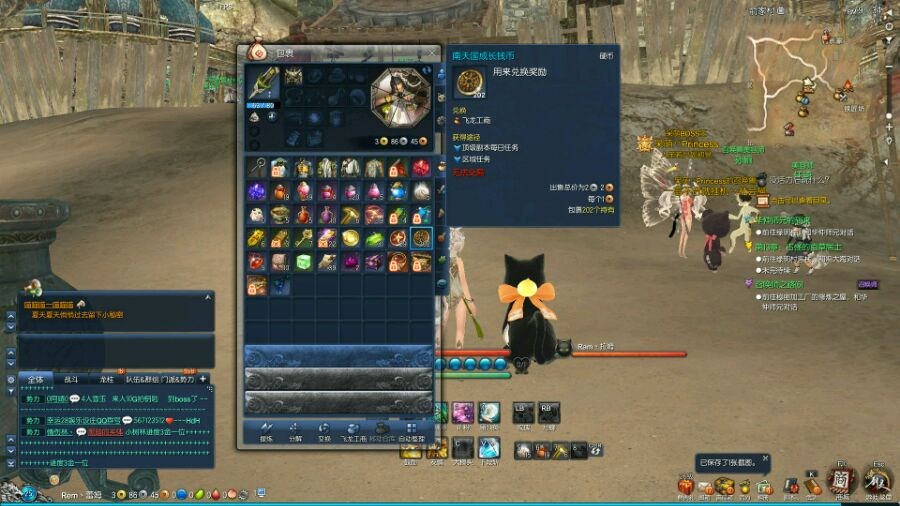This screenshot has height=506, width=900.
Task: Select the pickaxe item in the bag
Action: (350, 214)
